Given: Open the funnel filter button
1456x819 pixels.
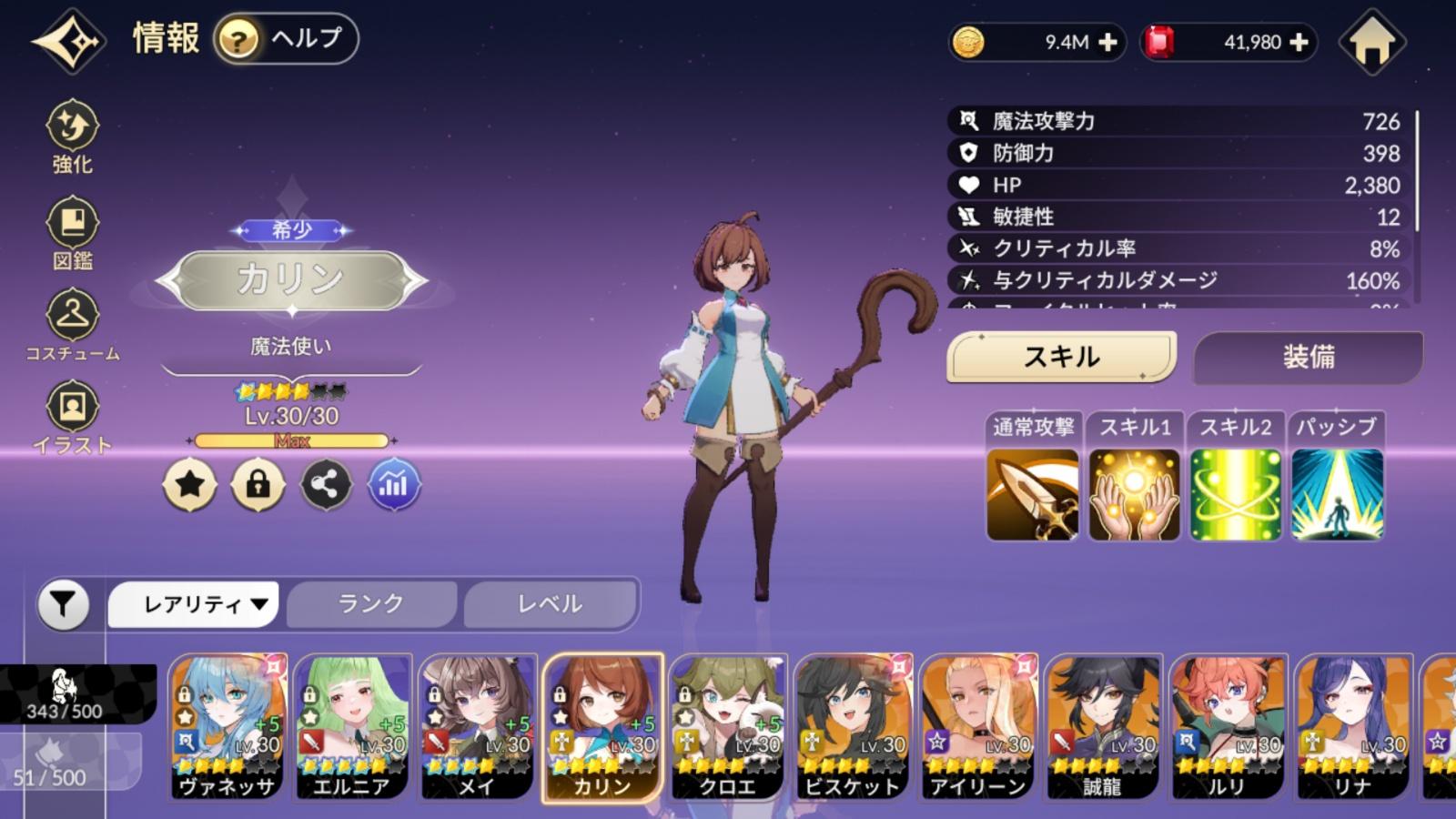Looking at the screenshot, I should (63, 604).
